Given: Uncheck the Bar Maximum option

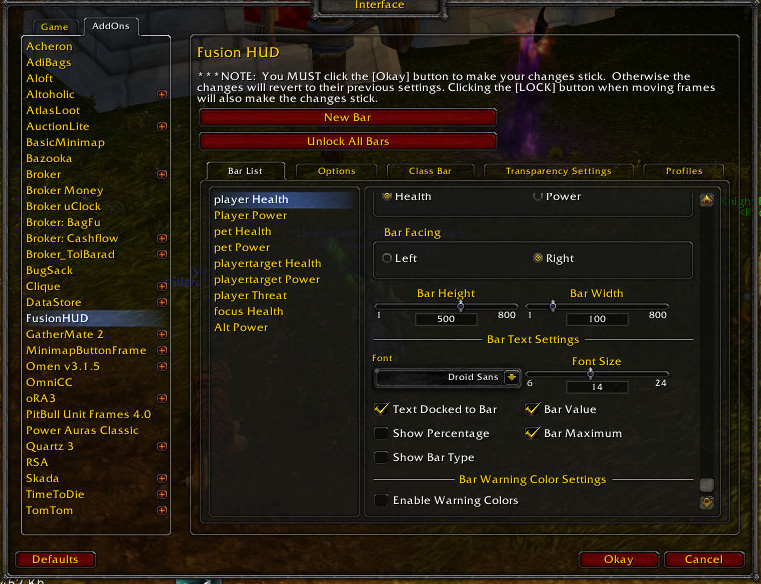Looking at the screenshot, I should (533, 434).
